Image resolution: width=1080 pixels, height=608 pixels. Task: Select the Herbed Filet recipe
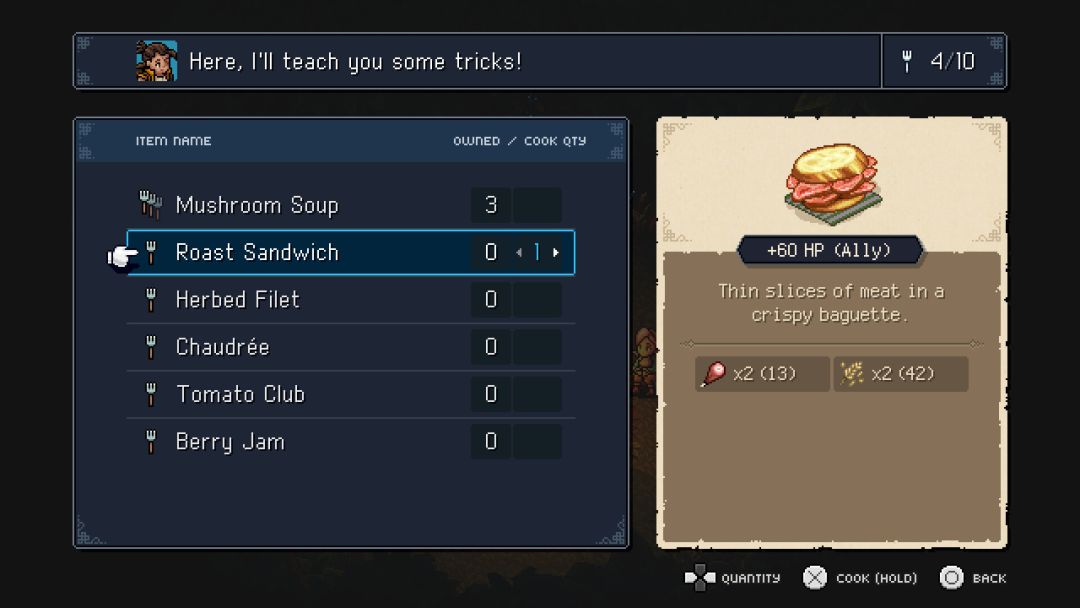tap(237, 299)
